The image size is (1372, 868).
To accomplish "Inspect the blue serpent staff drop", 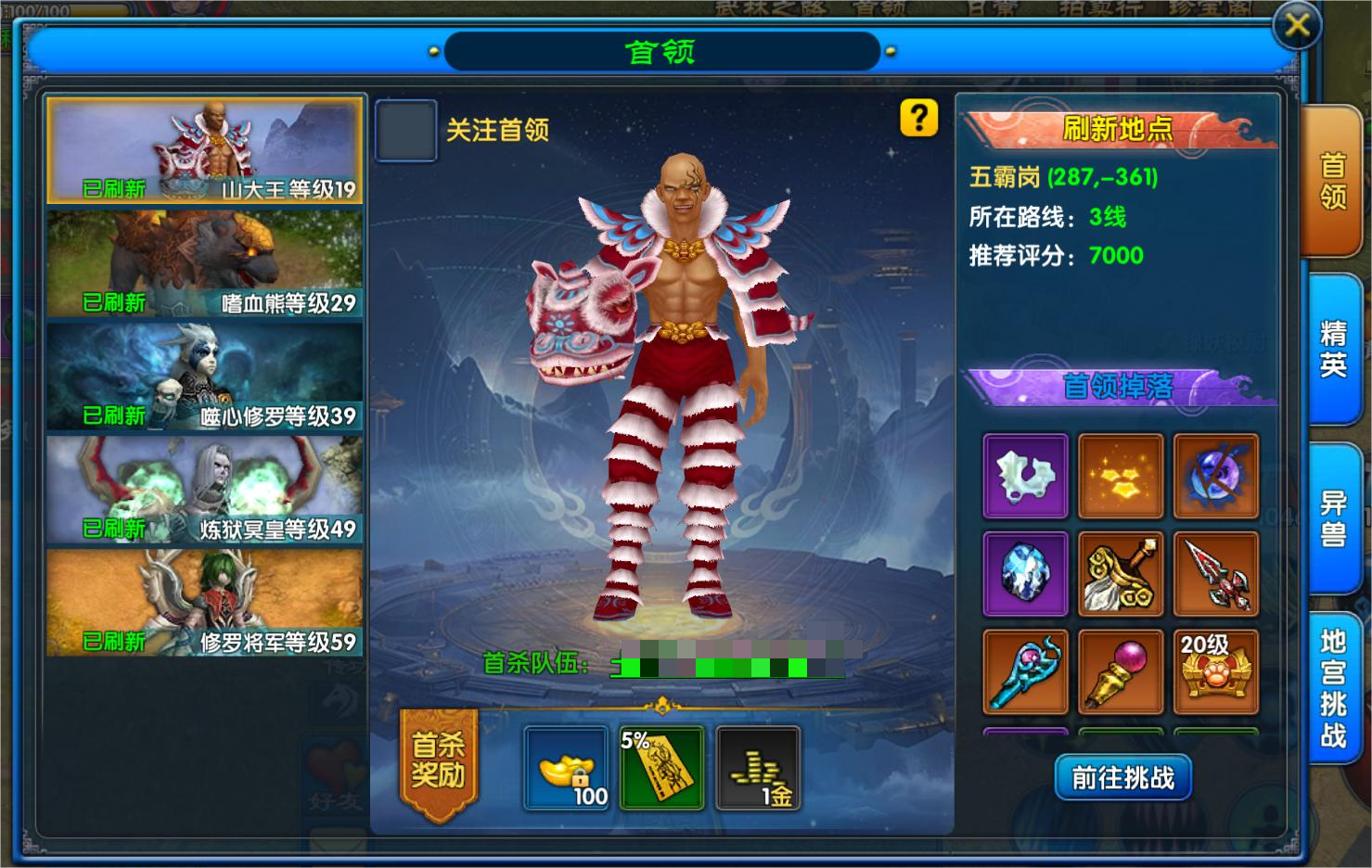I will click(1025, 671).
